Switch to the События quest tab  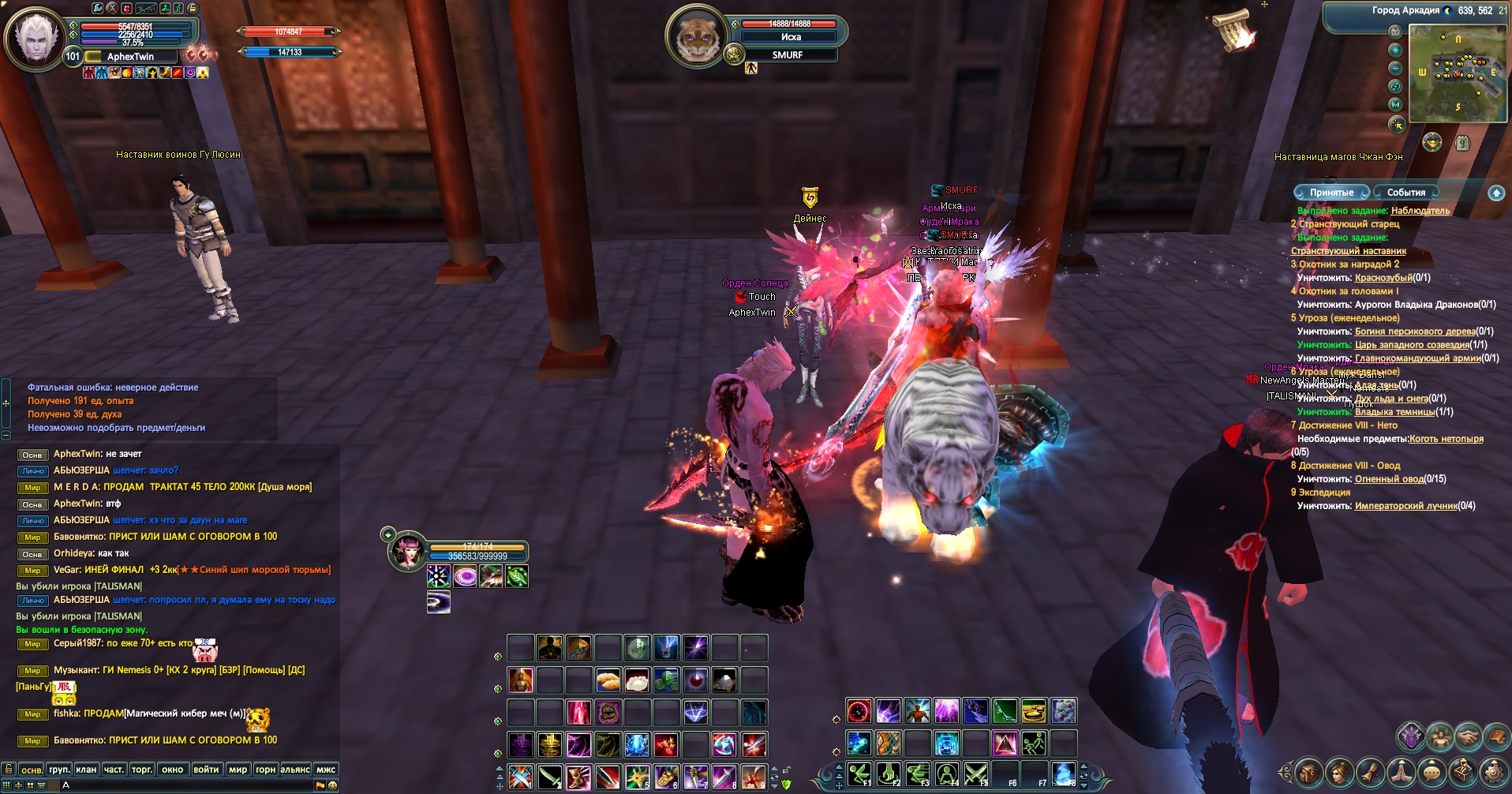coord(1405,193)
